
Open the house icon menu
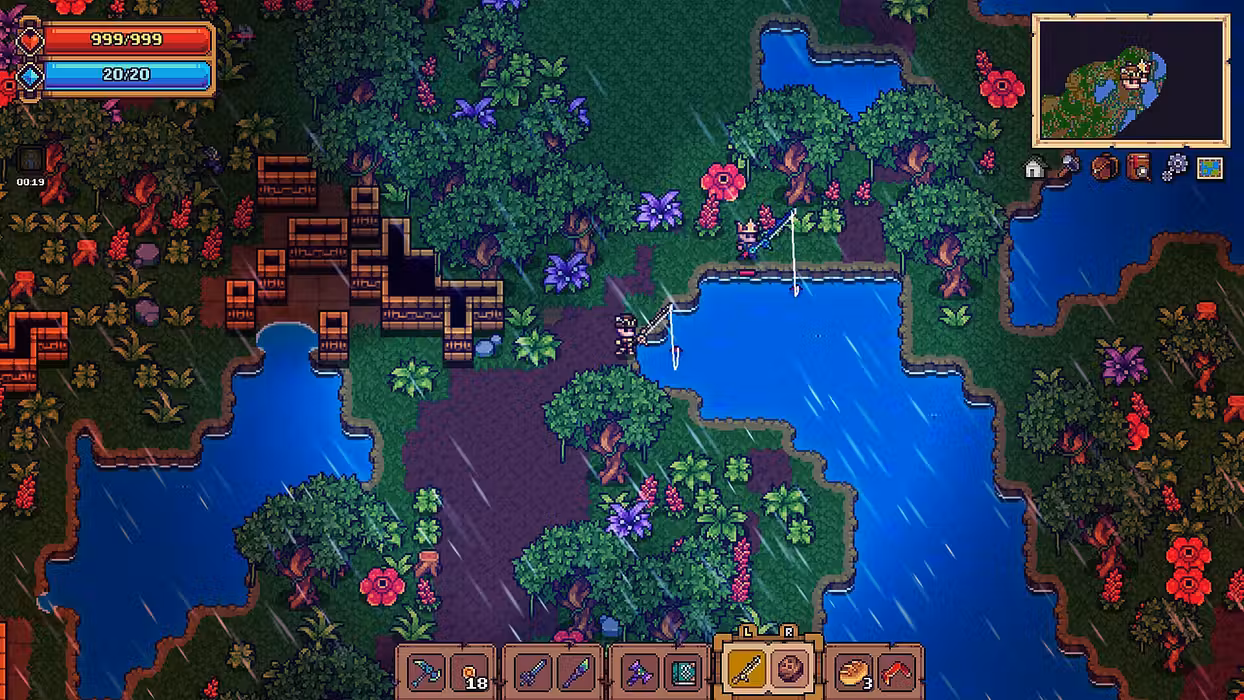pos(1035,168)
